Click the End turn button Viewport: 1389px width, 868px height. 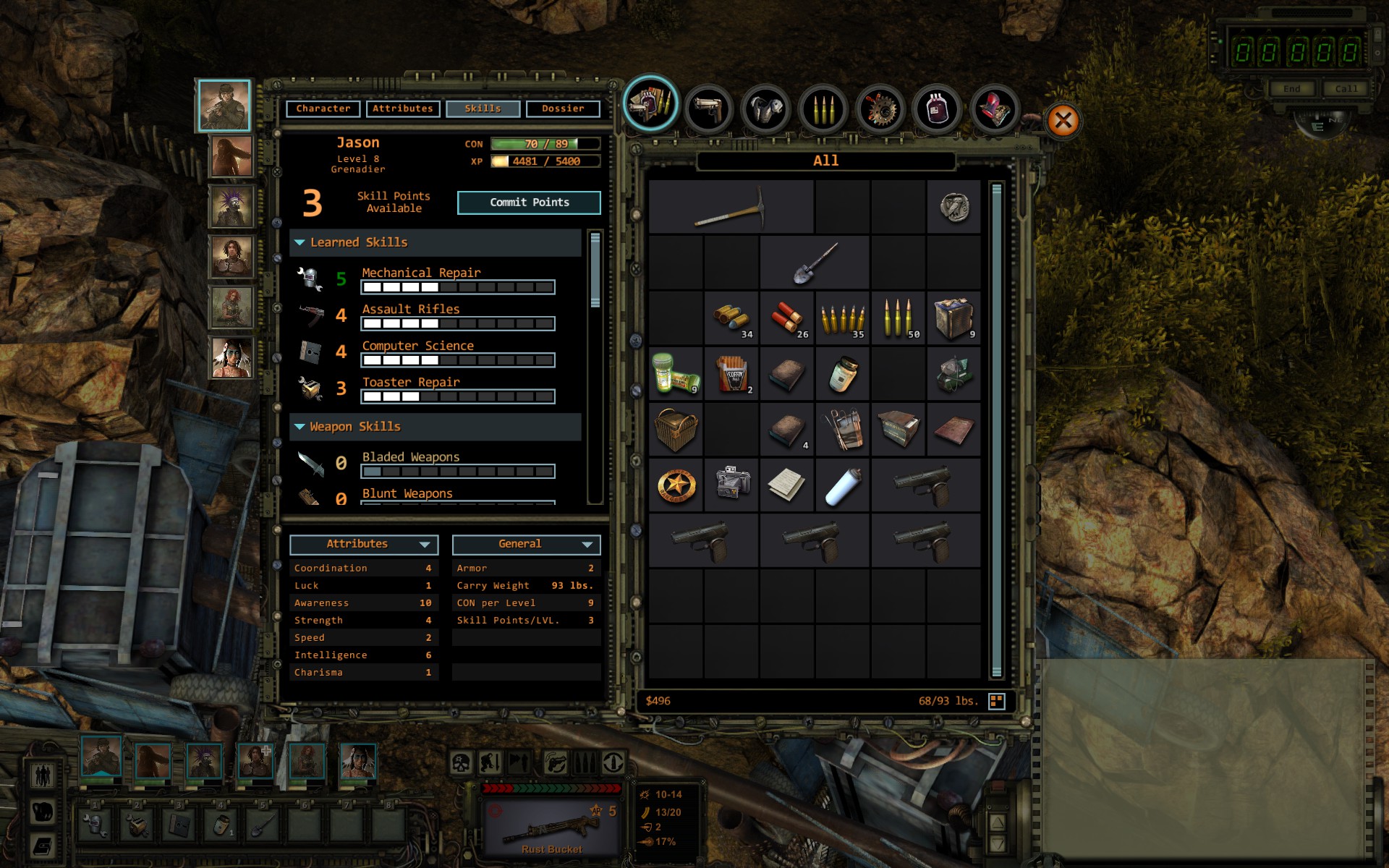1291,89
